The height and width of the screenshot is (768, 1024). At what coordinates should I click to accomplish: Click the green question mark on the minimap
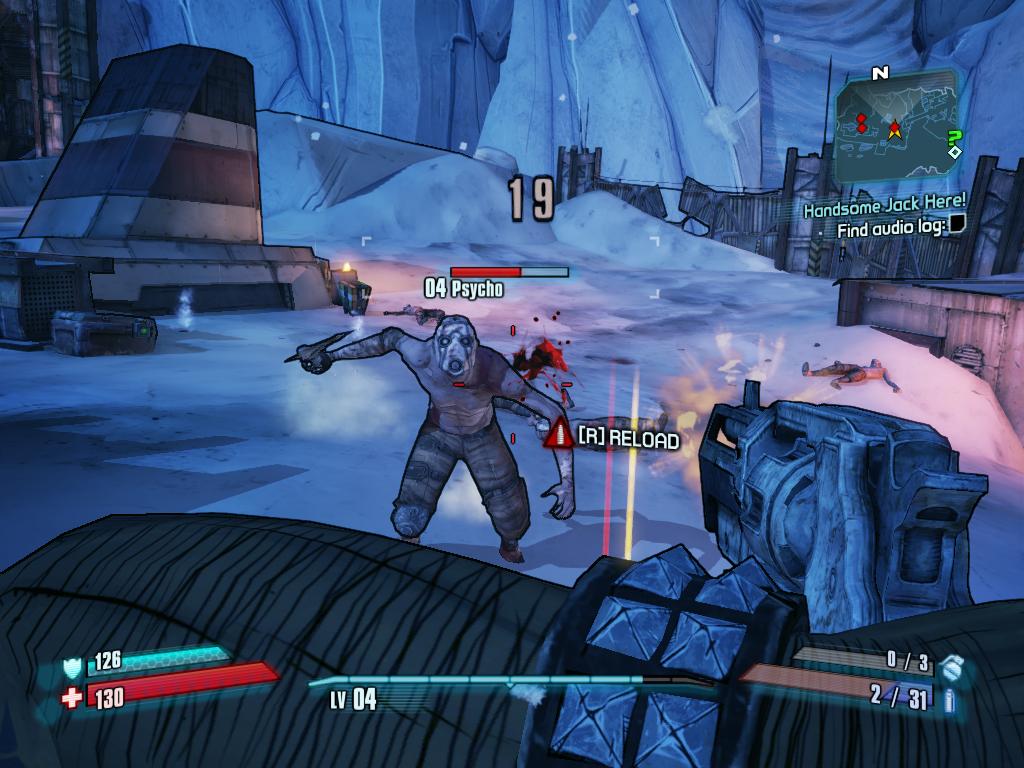(954, 139)
